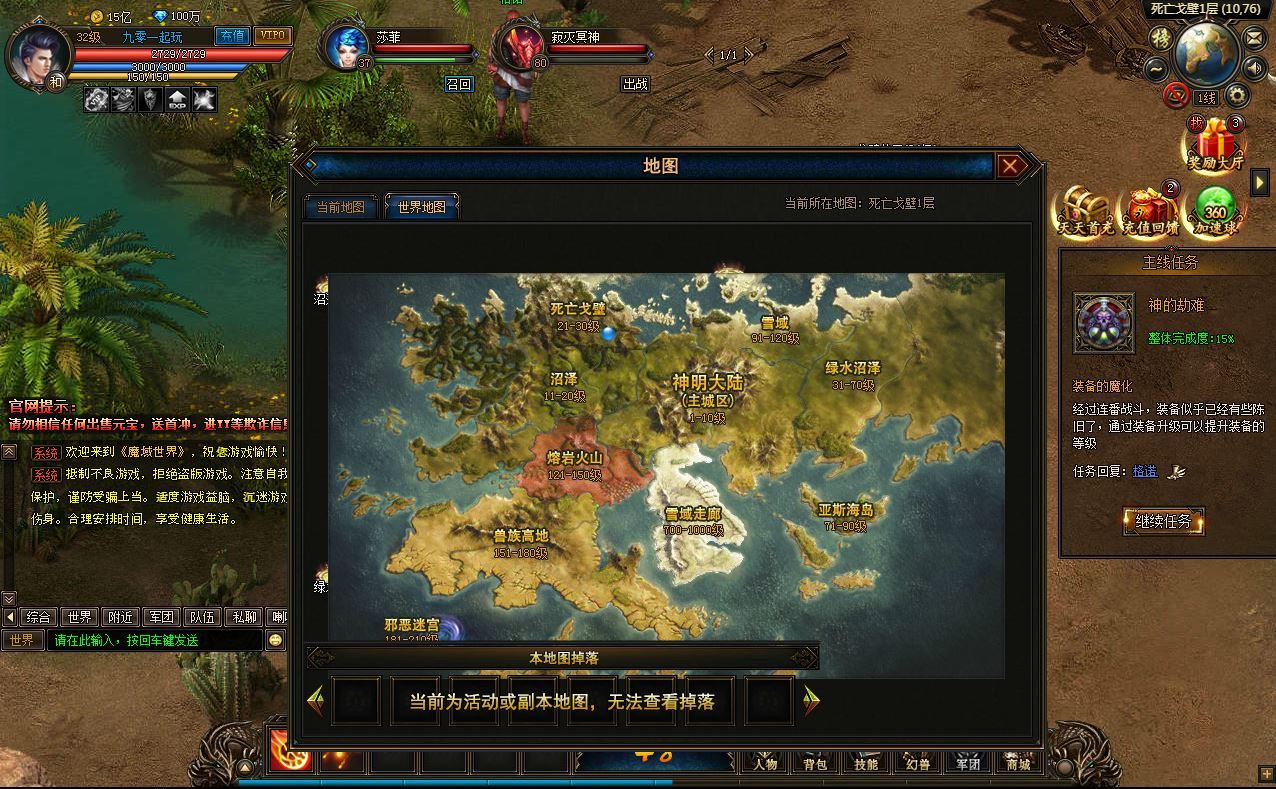The image size is (1276, 789).
Task: Toggle the sound speaker icon
Action: click(1254, 68)
